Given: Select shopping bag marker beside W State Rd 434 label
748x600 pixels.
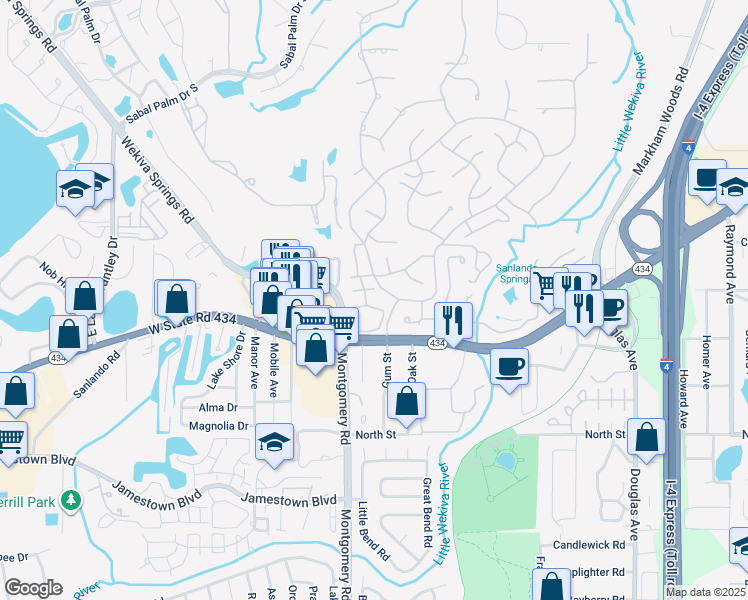Looking at the screenshot, I should (x=177, y=298).
